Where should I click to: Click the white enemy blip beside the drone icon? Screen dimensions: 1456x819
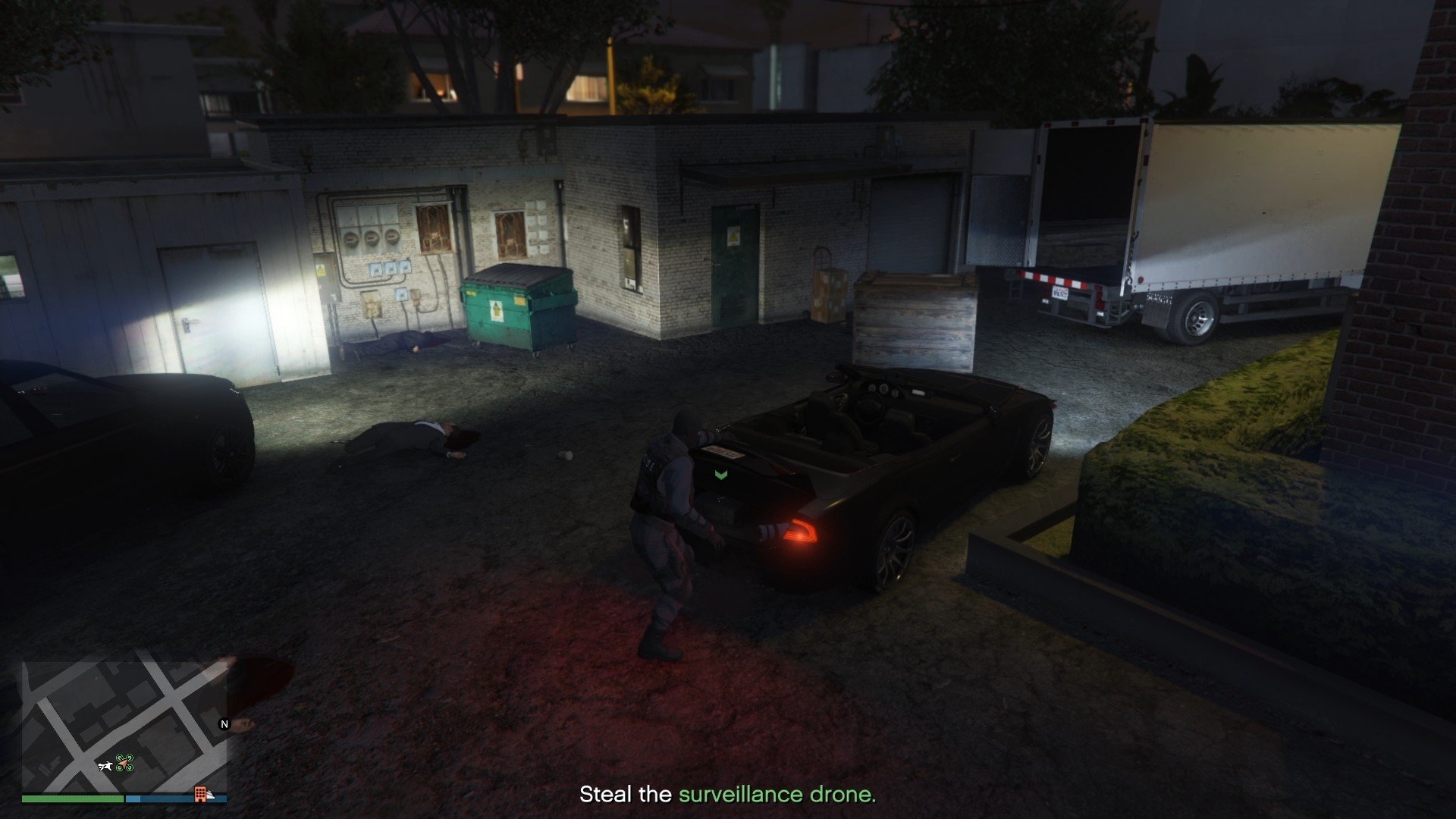tap(105, 767)
